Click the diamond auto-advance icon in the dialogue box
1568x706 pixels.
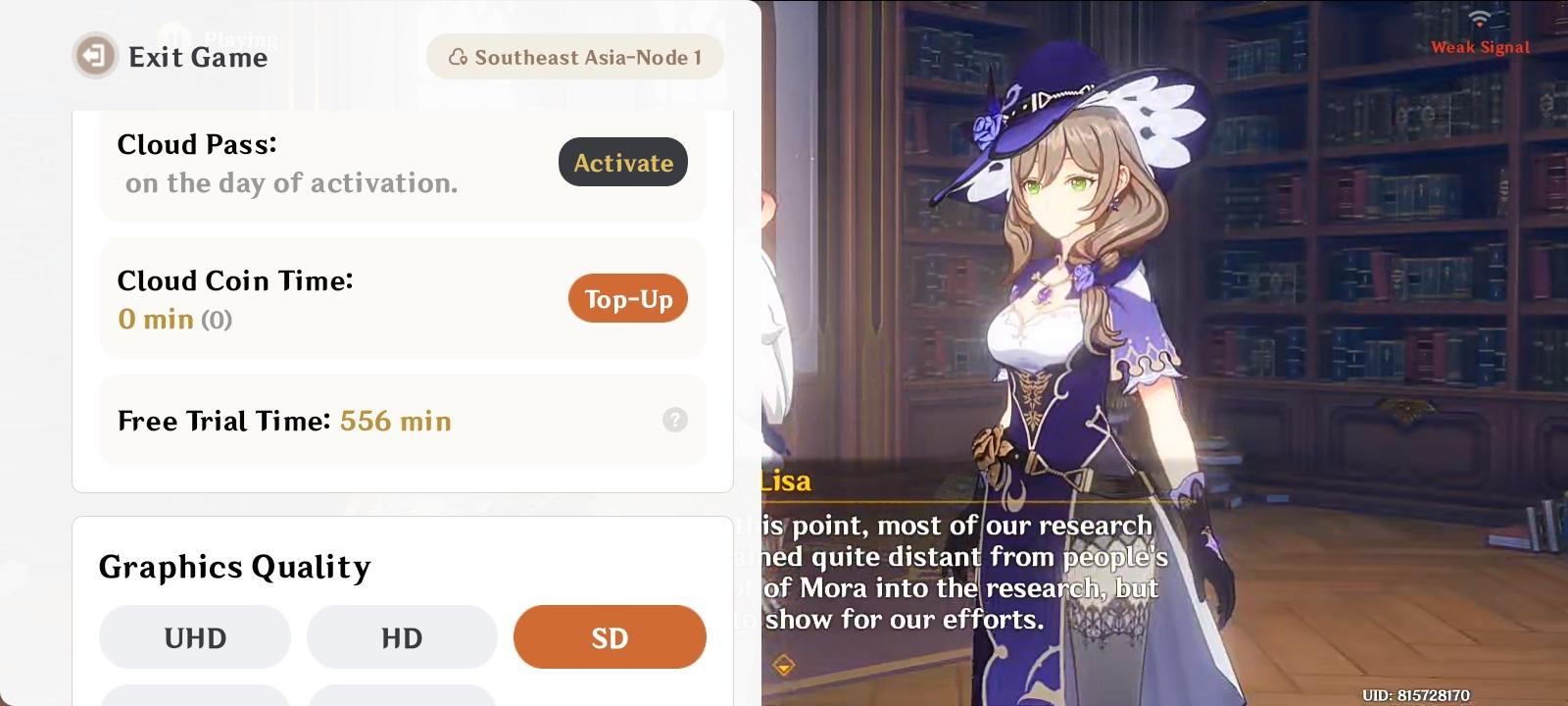pos(784,663)
